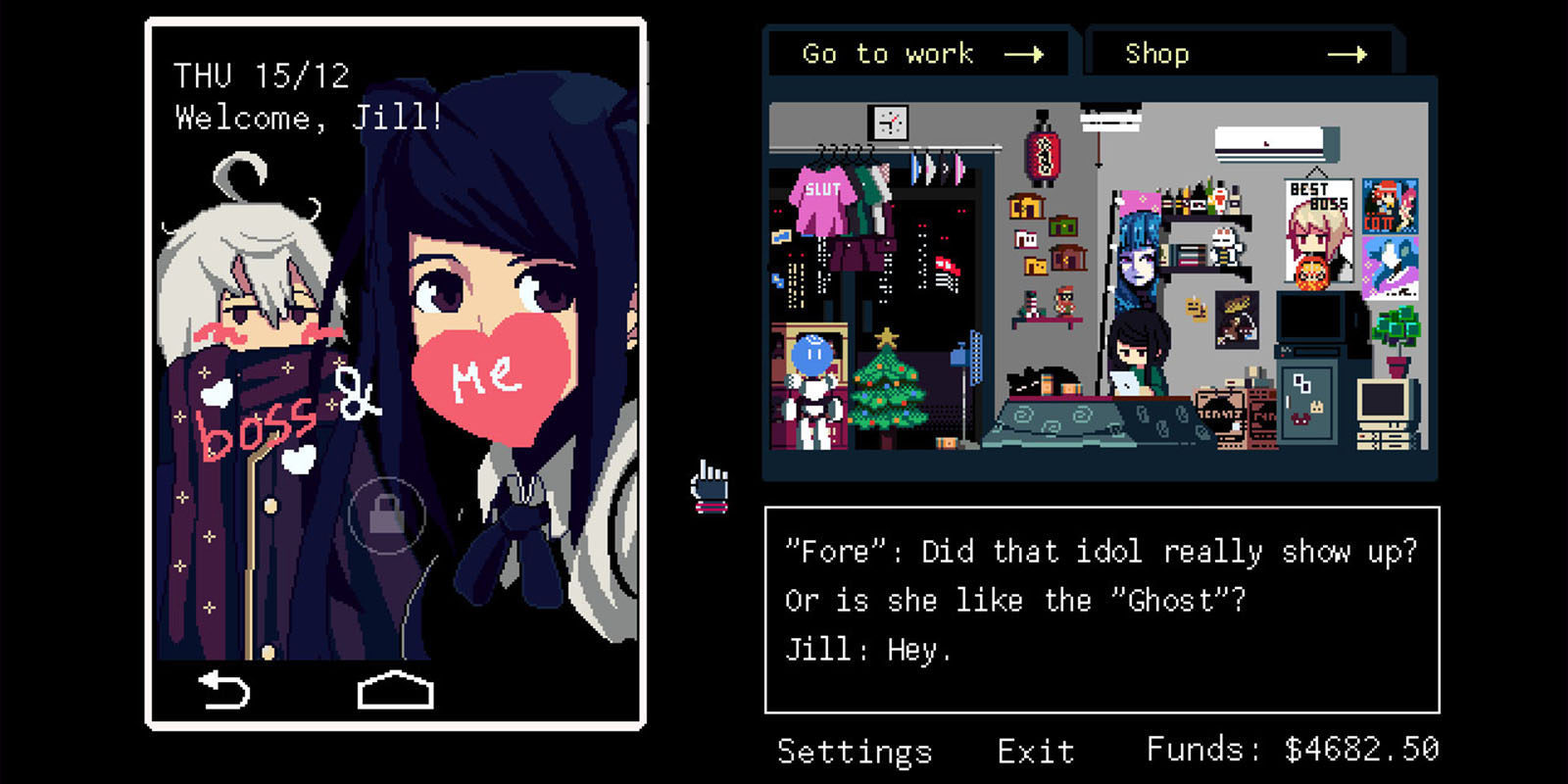The width and height of the screenshot is (1568, 784).
Task: Open the Settings screen
Action: (x=853, y=751)
